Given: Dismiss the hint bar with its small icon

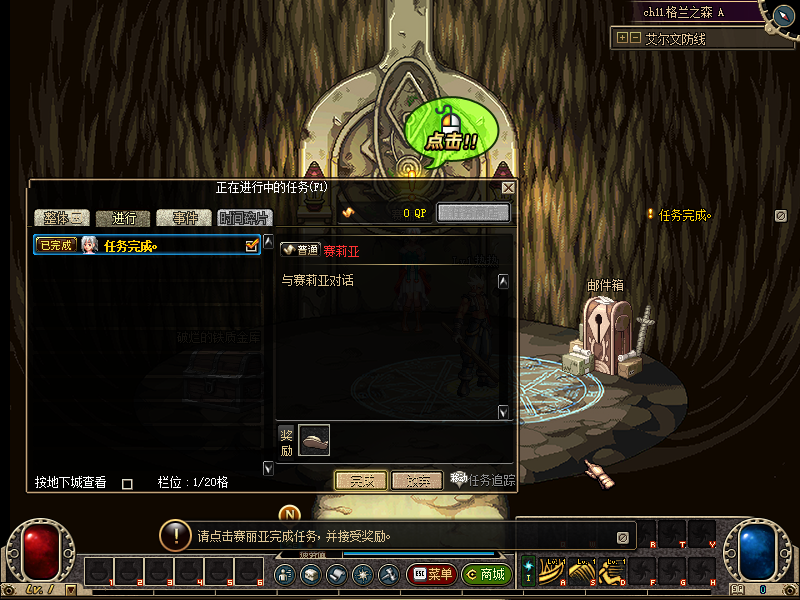Looking at the screenshot, I should pos(622,537).
